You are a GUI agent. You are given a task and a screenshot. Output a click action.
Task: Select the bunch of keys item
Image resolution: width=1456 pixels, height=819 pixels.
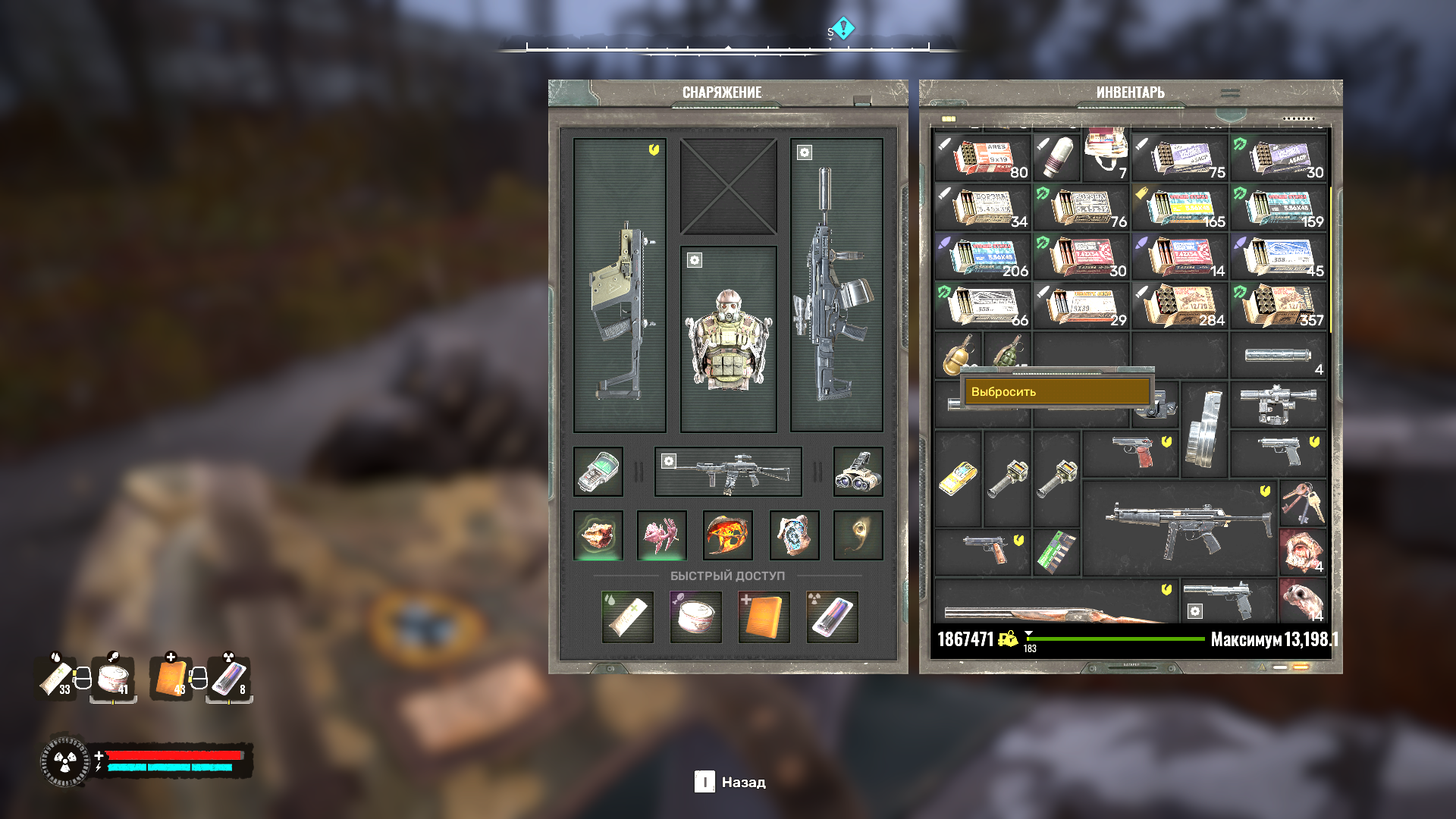(x=1303, y=504)
